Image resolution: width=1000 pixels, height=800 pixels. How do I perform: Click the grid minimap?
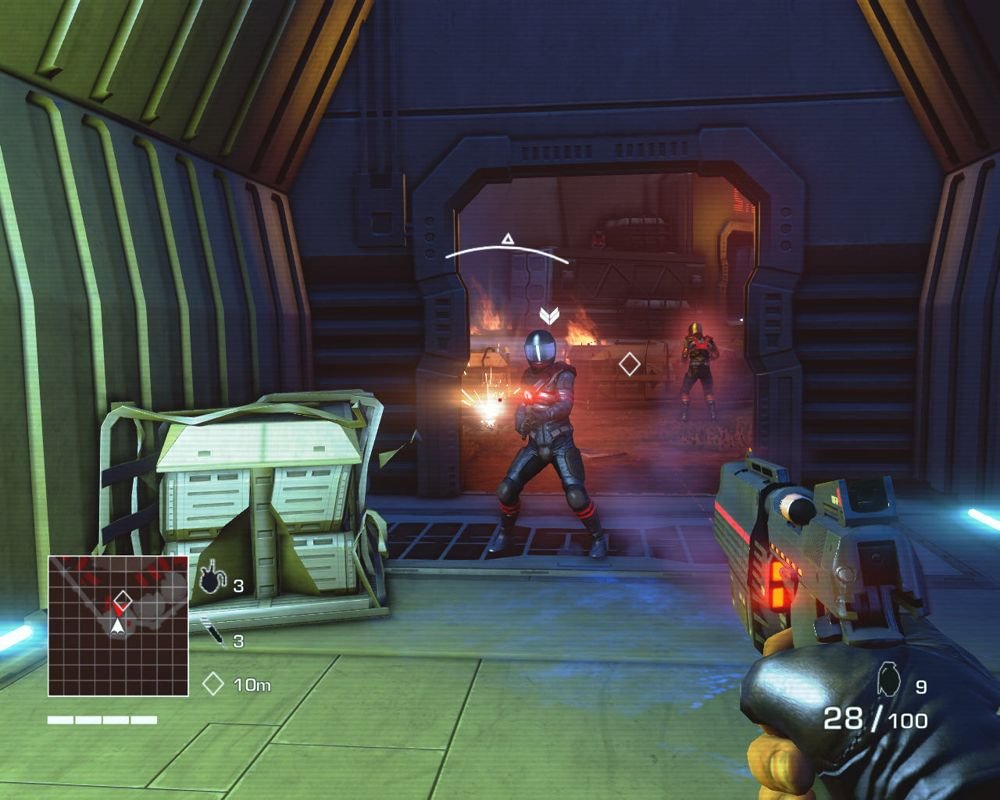[118, 626]
